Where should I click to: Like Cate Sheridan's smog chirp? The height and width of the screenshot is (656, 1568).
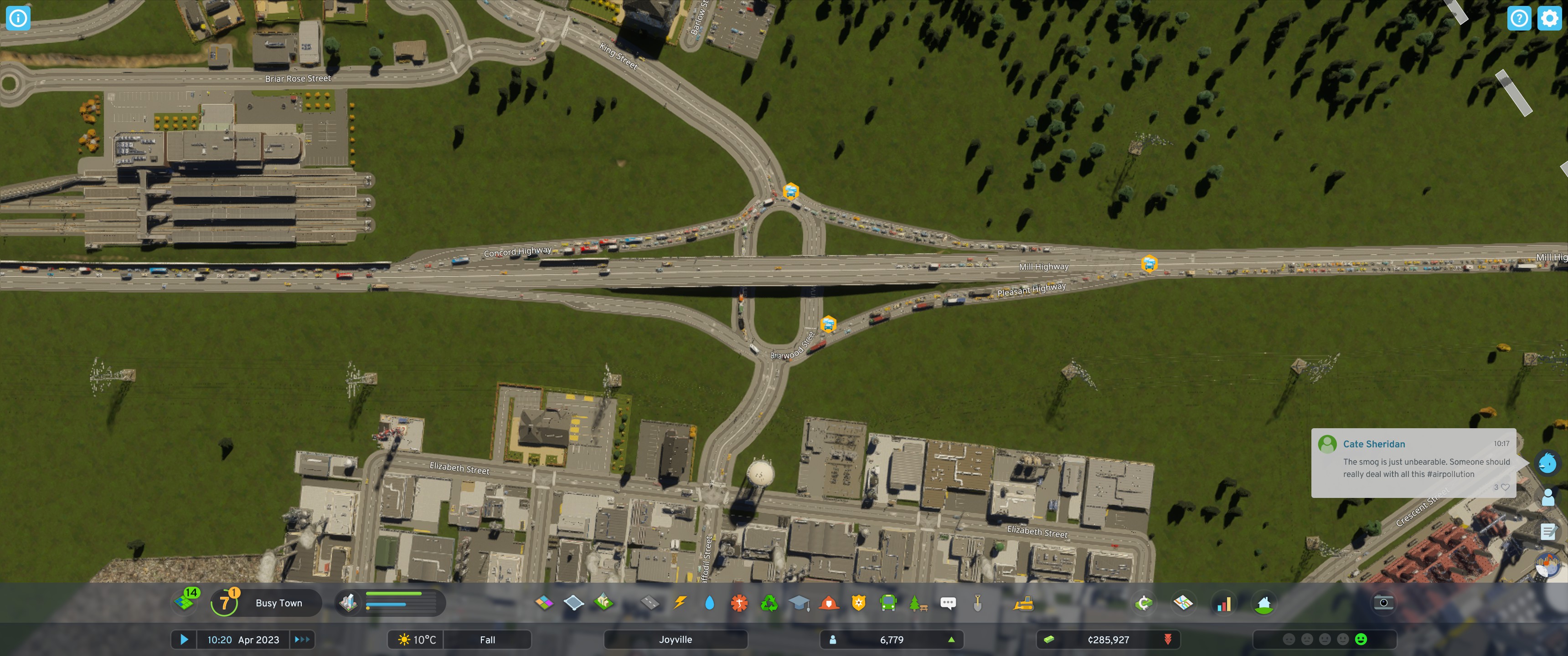pos(1505,487)
